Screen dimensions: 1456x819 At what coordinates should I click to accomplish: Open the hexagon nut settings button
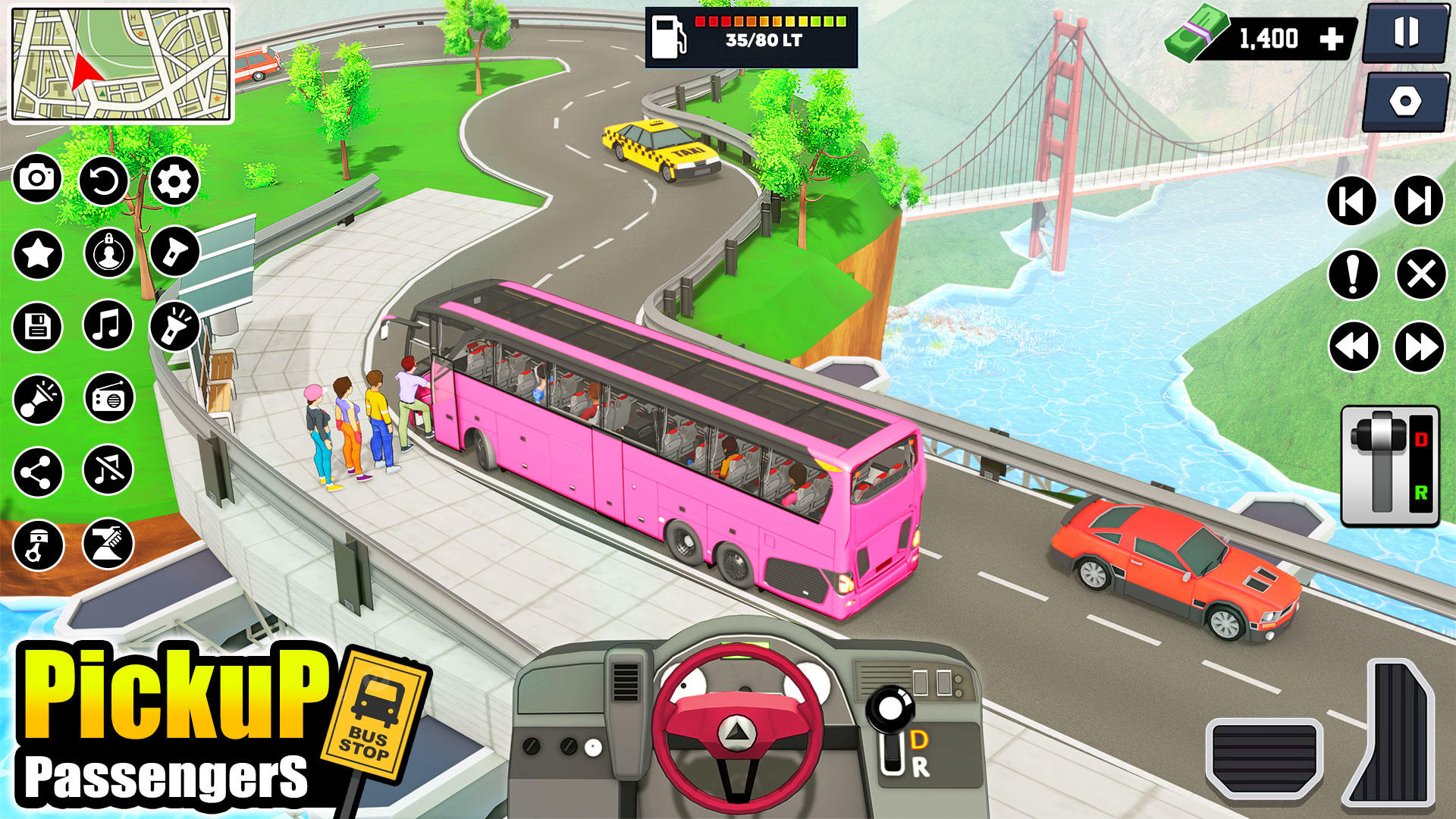click(1405, 102)
